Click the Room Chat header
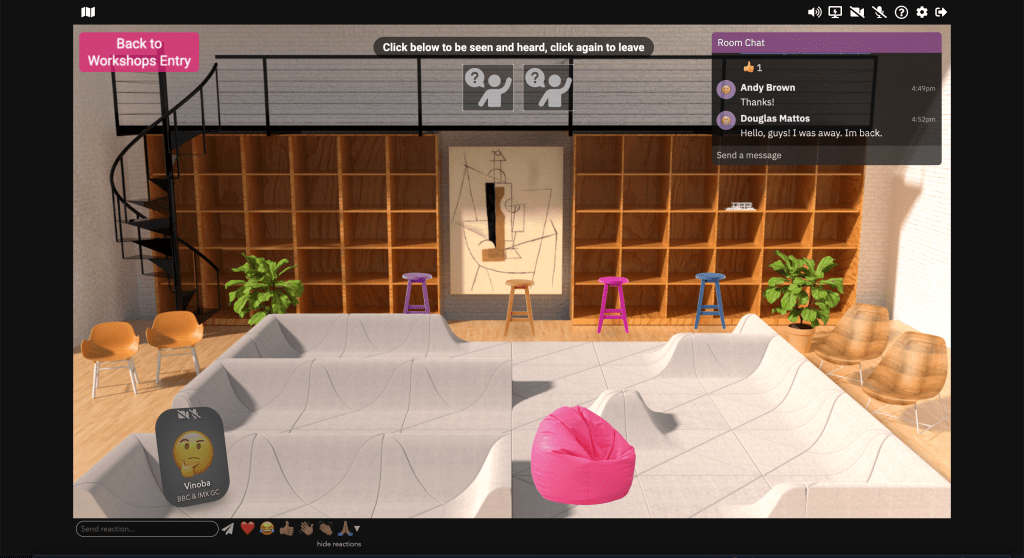Screen dimensions: 1024x558 coord(826,43)
